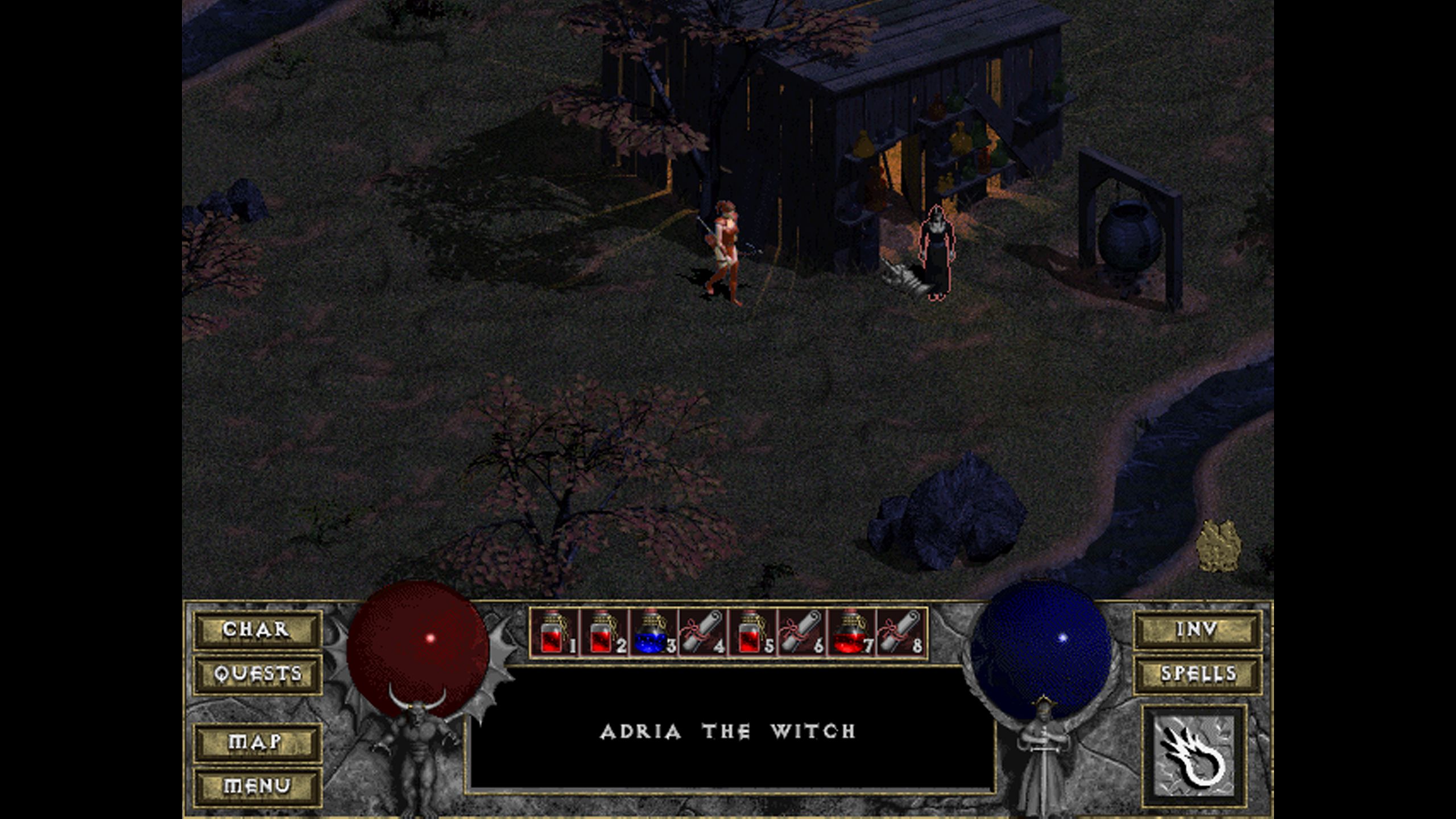Toggle the MAP button
Screen dimensions: 1456x819
(257, 742)
